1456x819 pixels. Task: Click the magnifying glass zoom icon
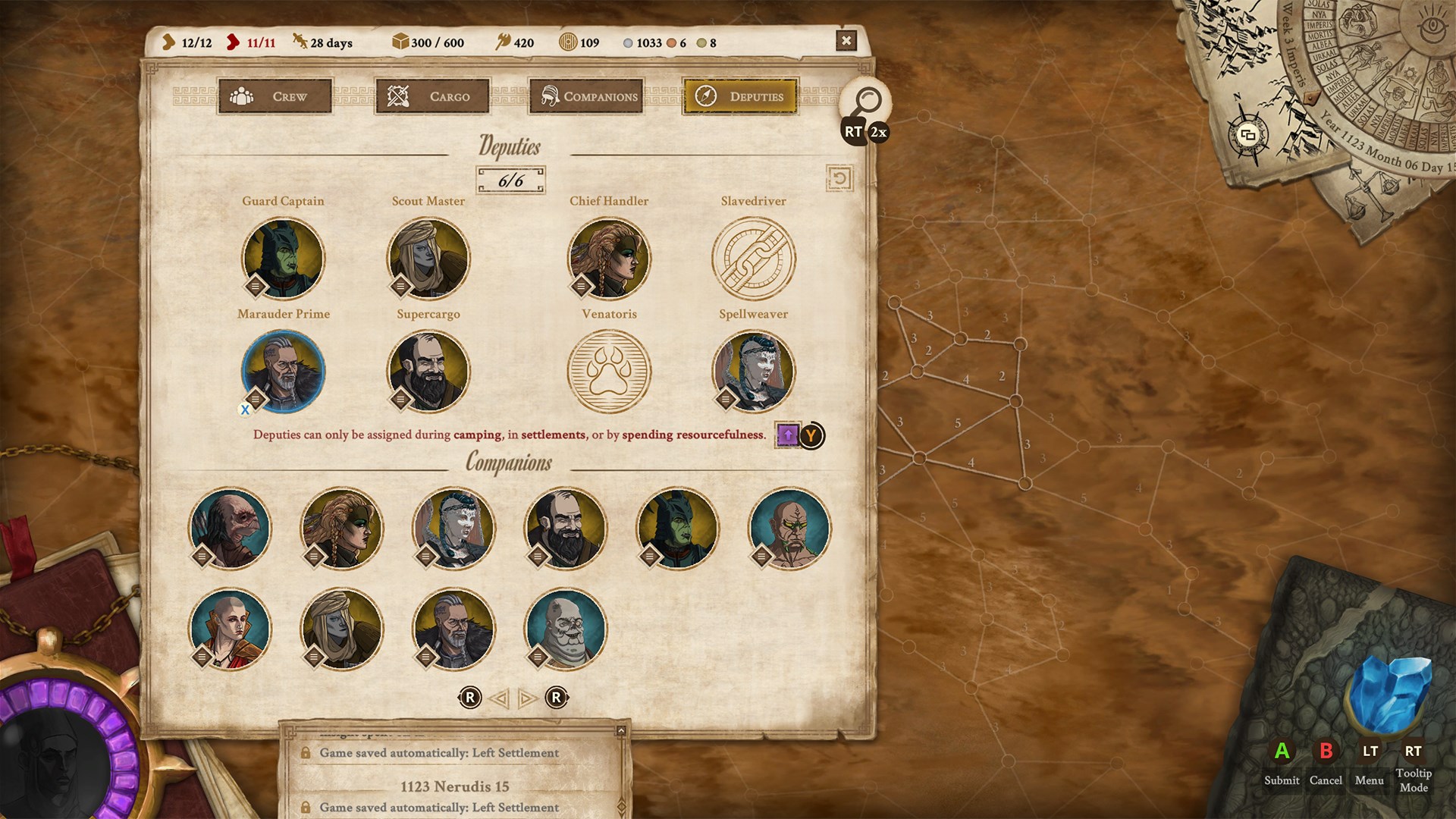[x=866, y=101]
